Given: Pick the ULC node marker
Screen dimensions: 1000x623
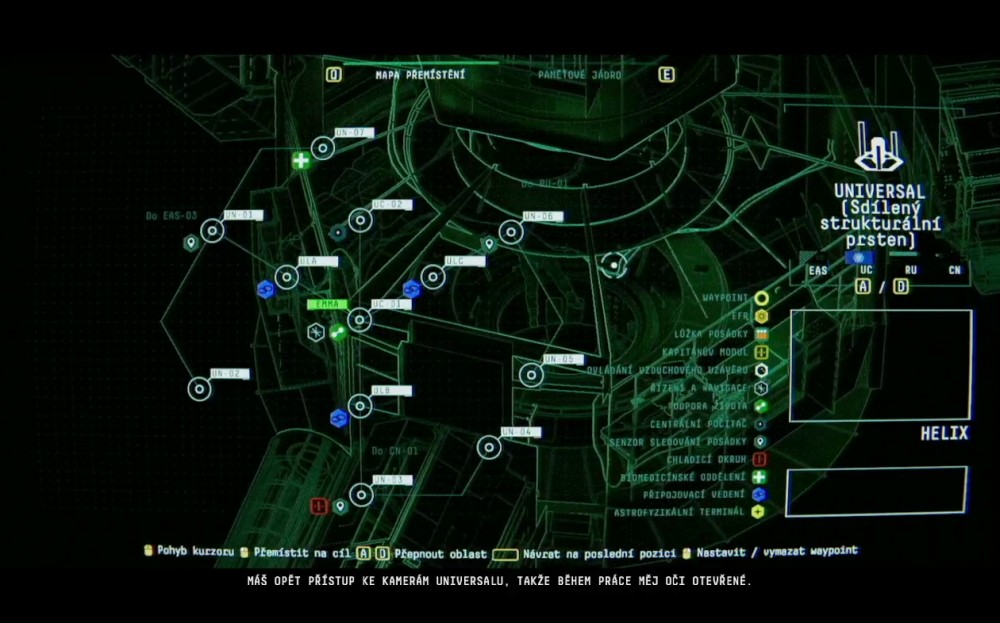Looking at the screenshot, I should tap(433, 277).
